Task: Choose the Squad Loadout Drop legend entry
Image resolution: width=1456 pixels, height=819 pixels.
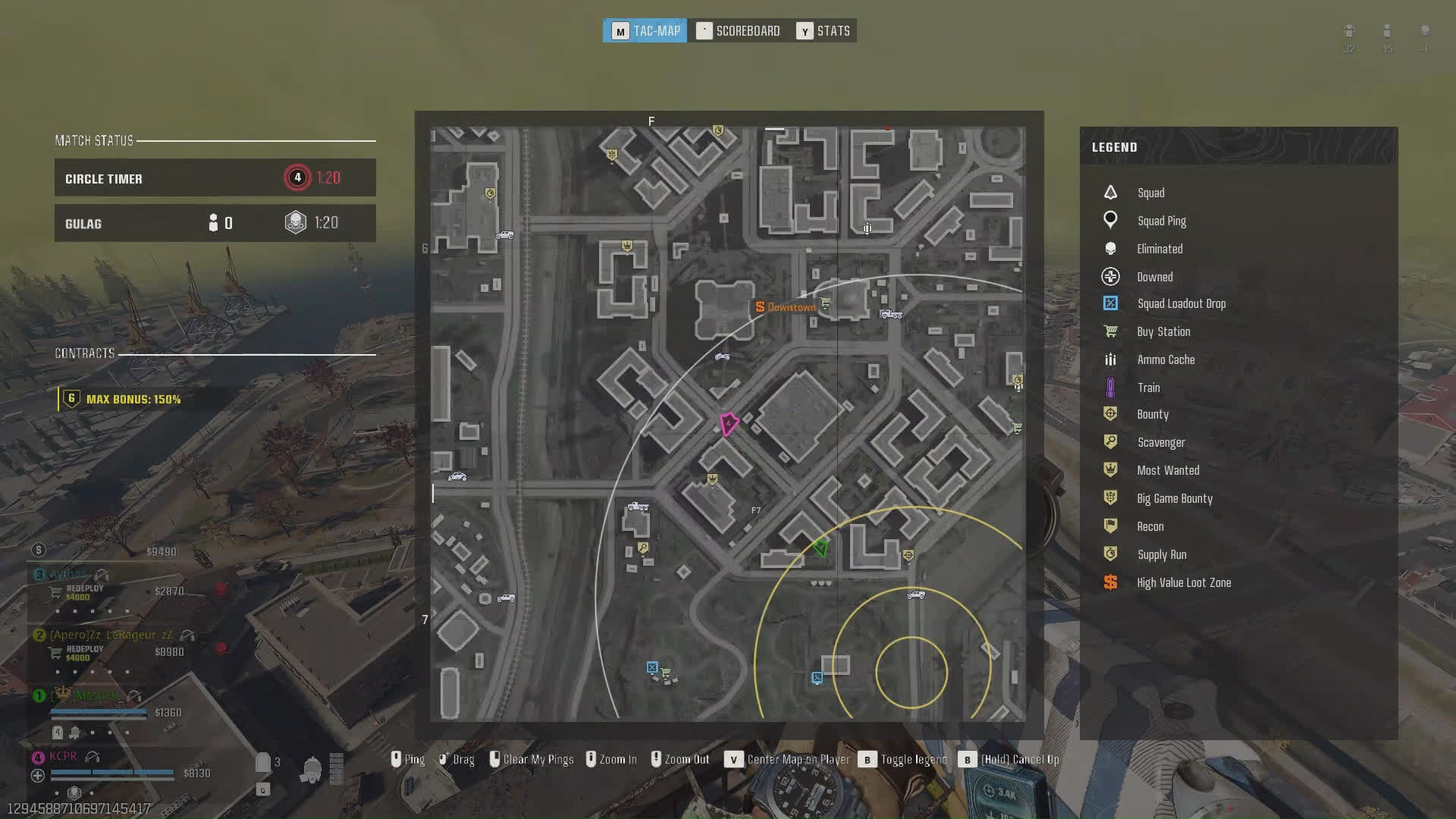Action: 1180,303
